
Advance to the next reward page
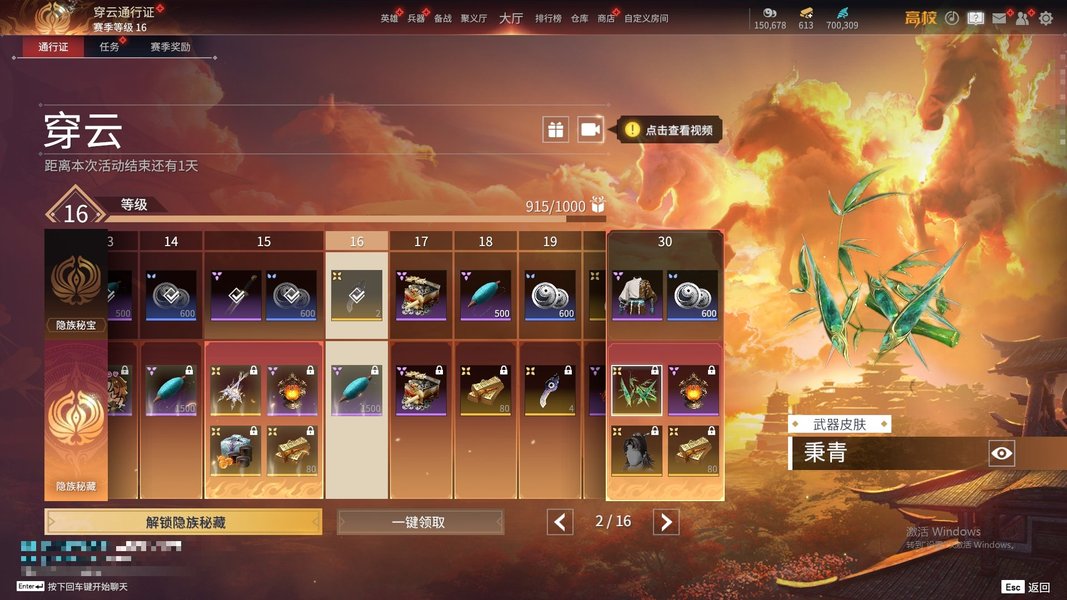coord(666,522)
